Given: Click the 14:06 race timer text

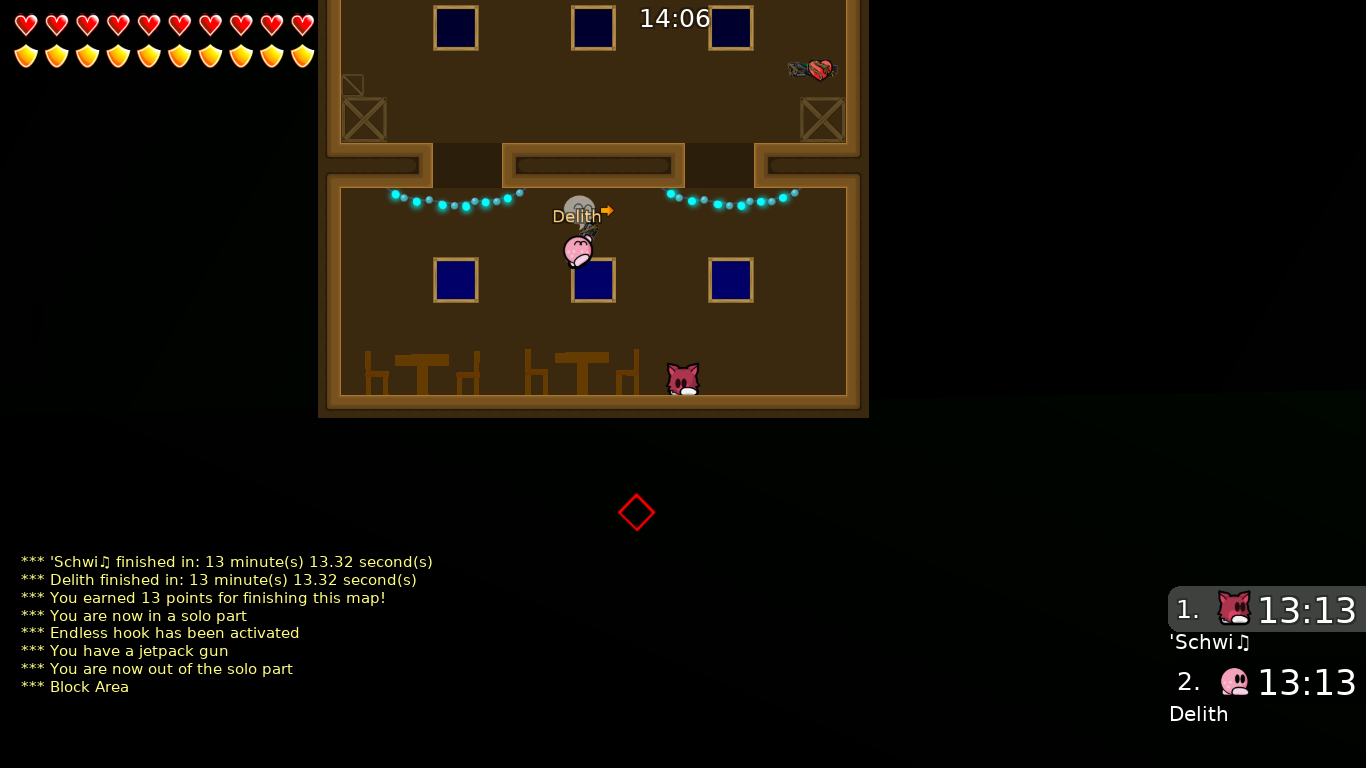Looking at the screenshot, I should pyautogui.click(x=674, y=18).
